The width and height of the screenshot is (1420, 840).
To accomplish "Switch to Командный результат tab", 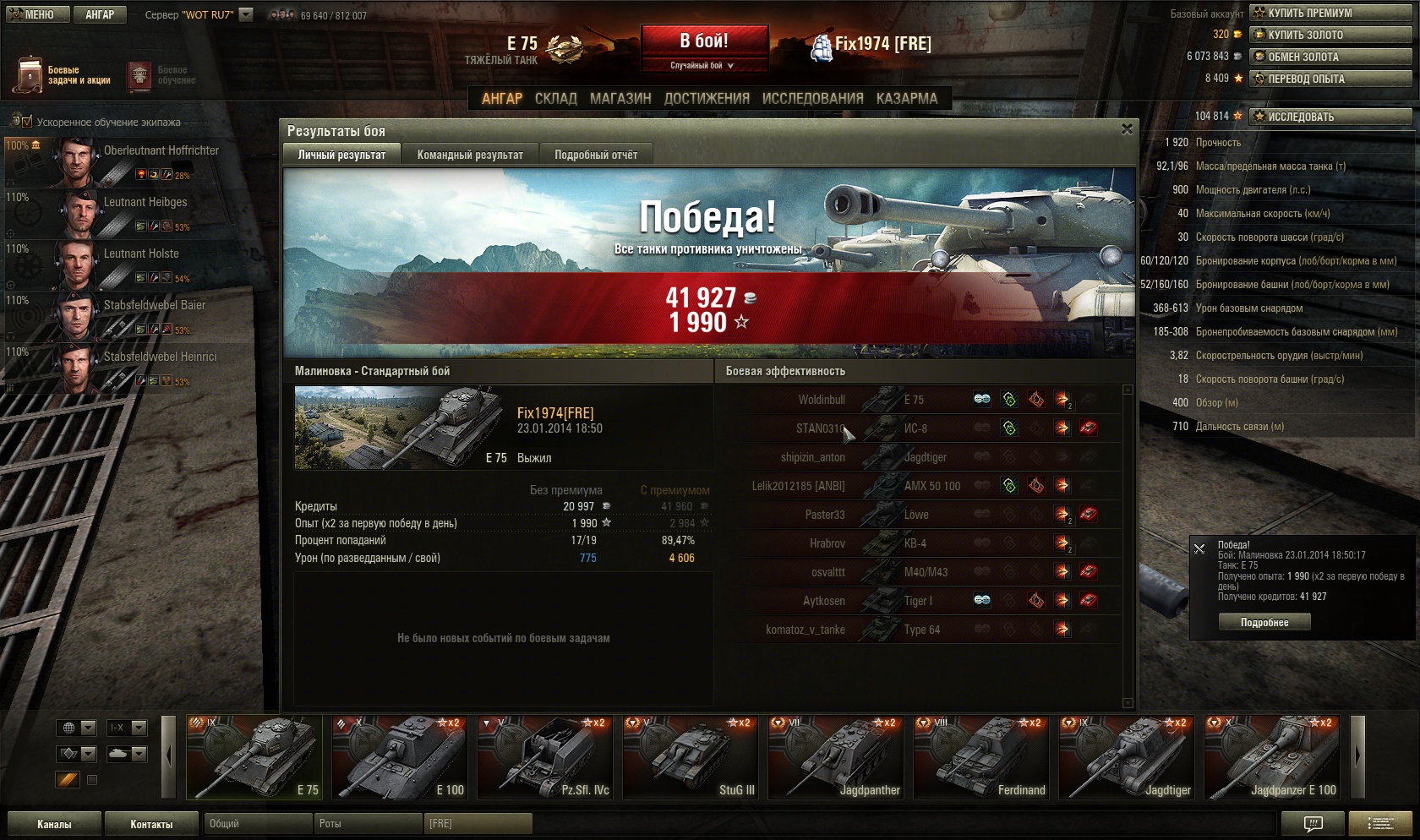I will 470,155.
